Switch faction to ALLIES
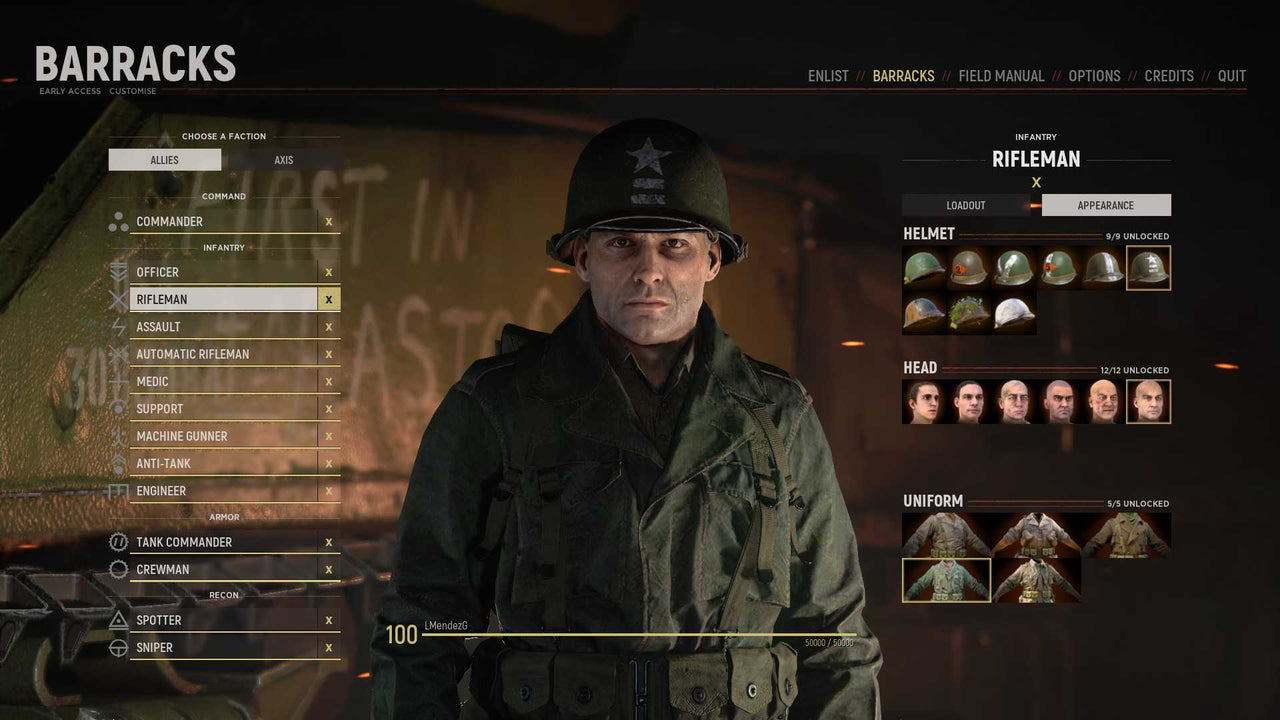This screenshot has width=1280, height=720. [166, 159]
